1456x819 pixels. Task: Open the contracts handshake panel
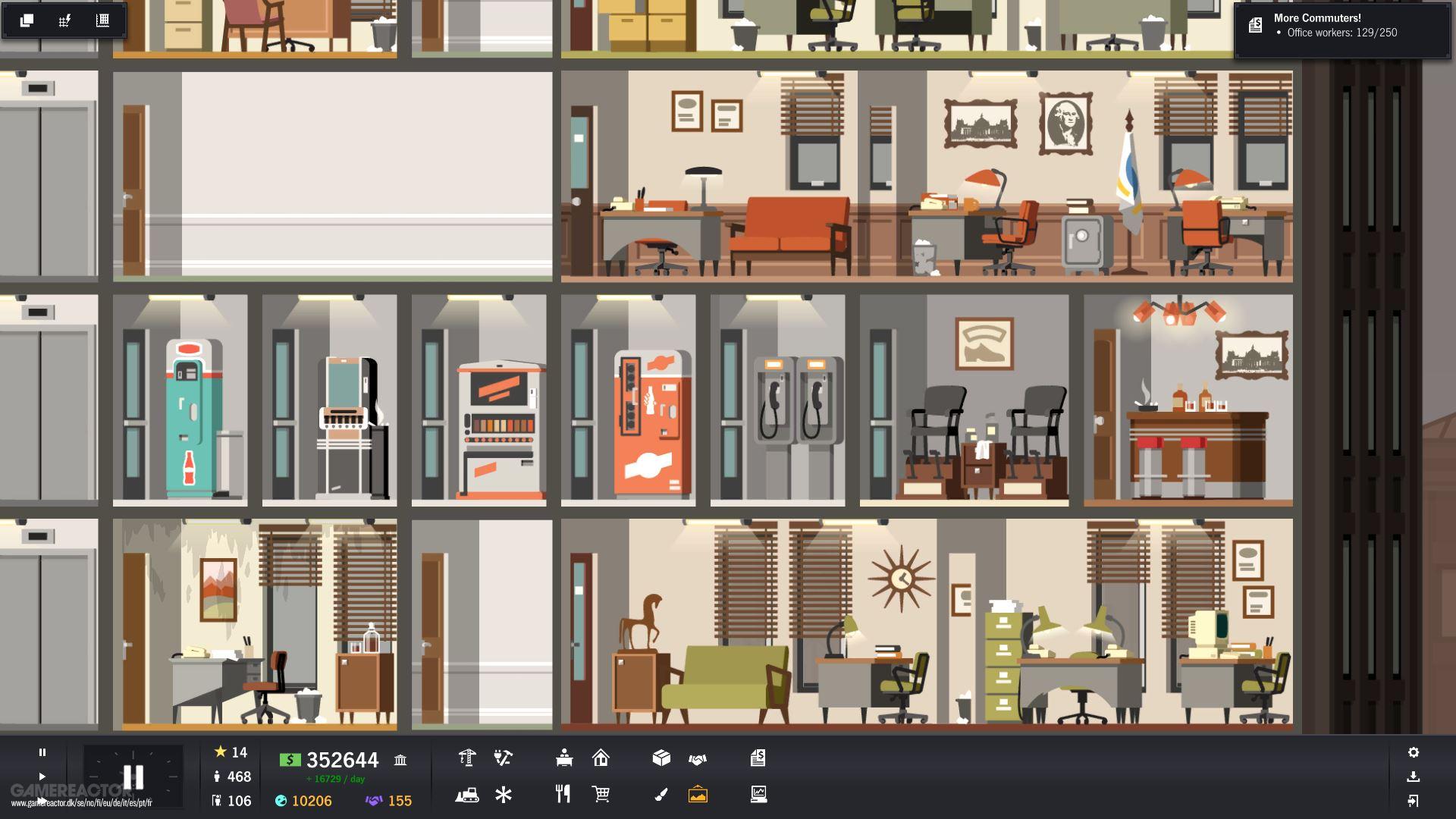[698, 758]
